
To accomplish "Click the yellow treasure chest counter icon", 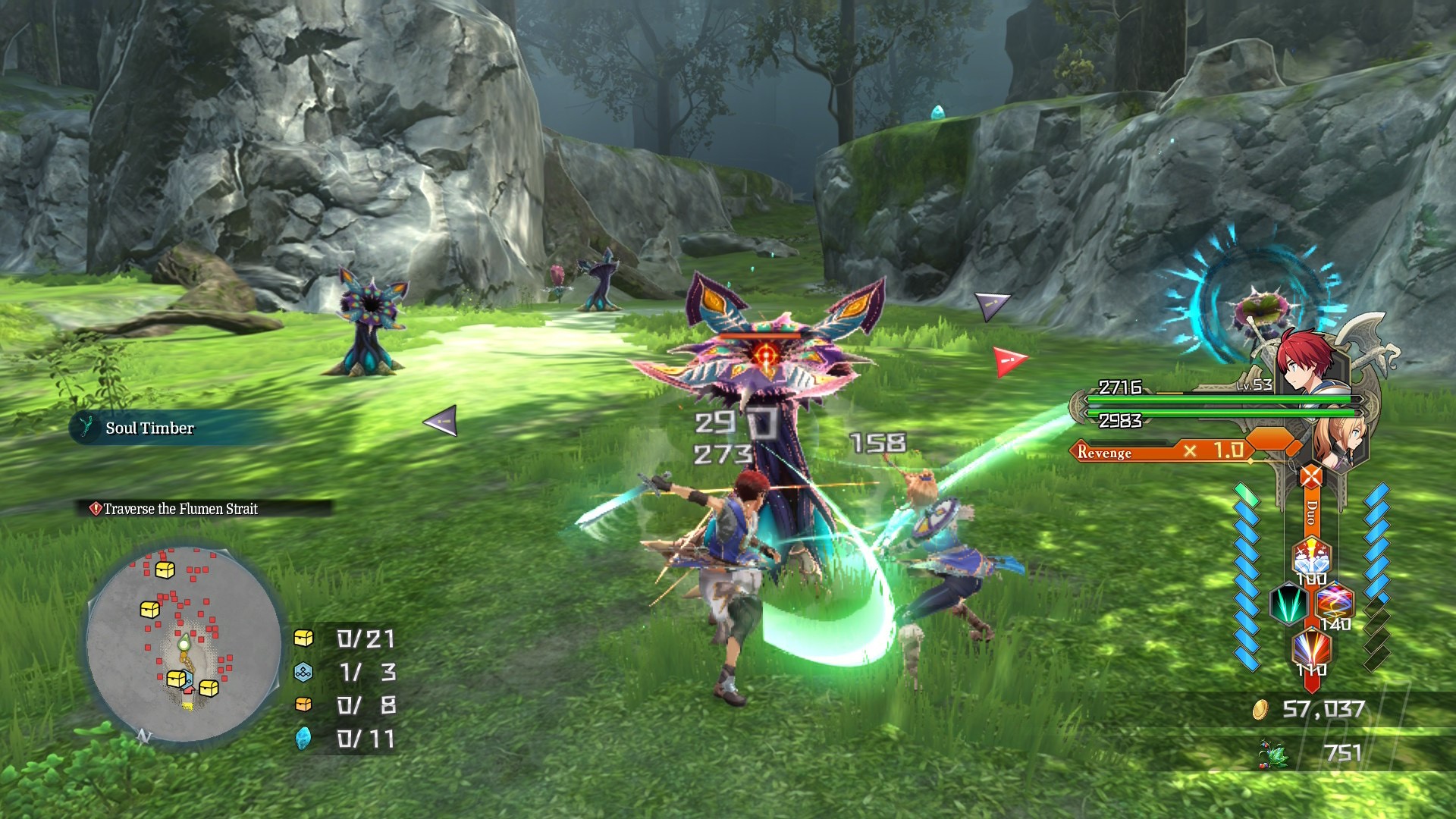I will pos(303,638).
